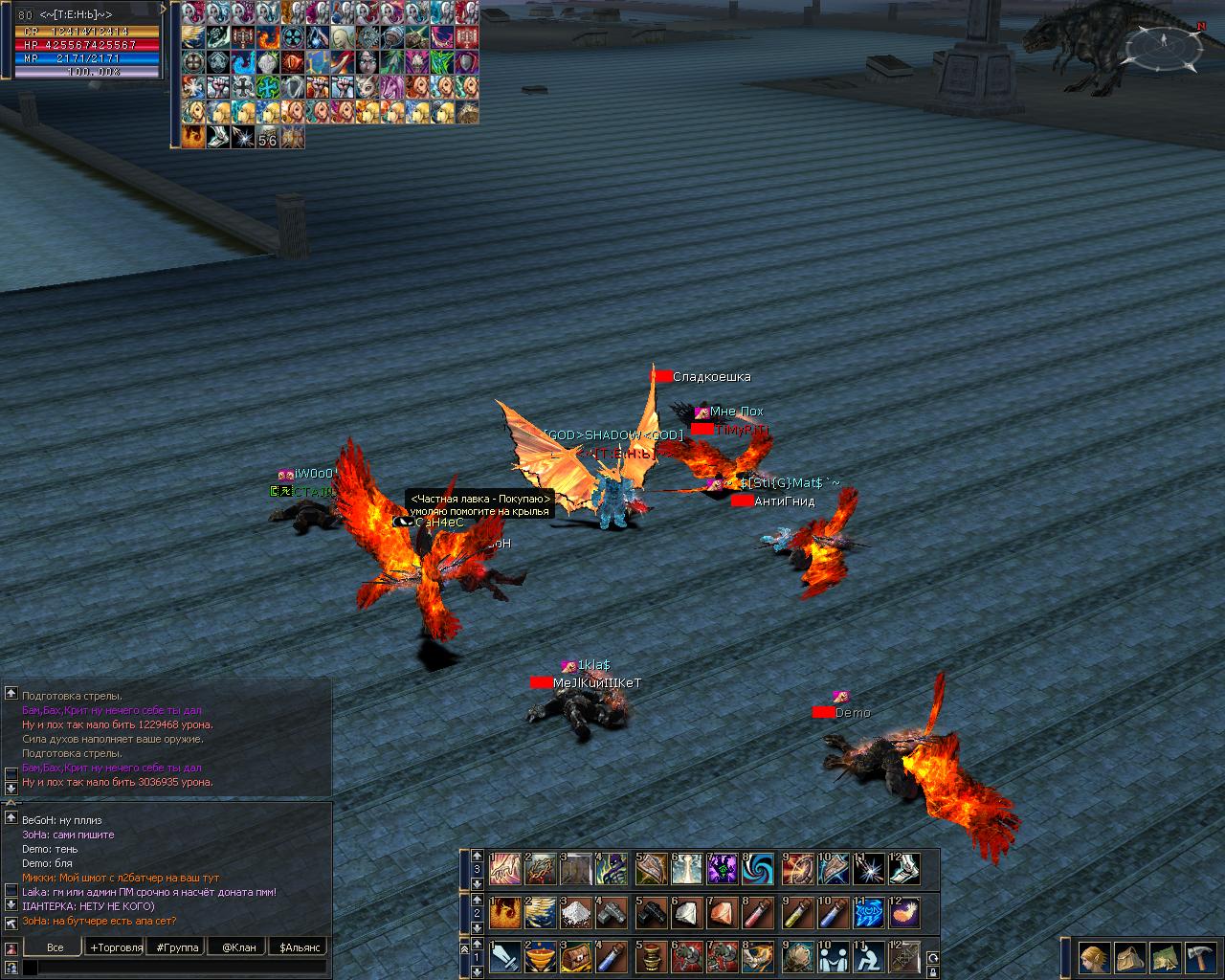Open the #Группа chat tab

click(x=177, y=947)
